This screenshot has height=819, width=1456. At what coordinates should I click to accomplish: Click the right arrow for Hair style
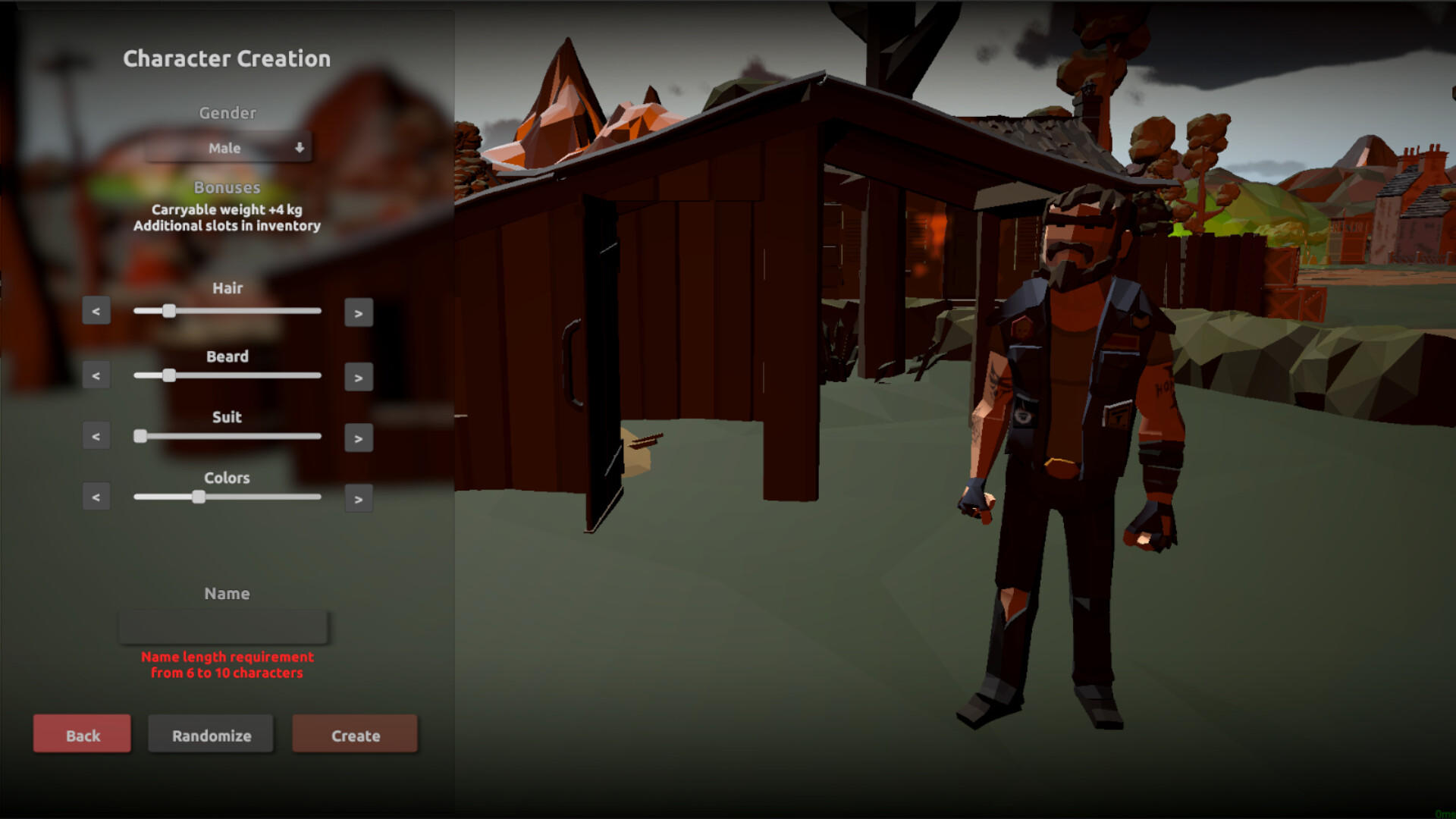(x=359, y=312)
